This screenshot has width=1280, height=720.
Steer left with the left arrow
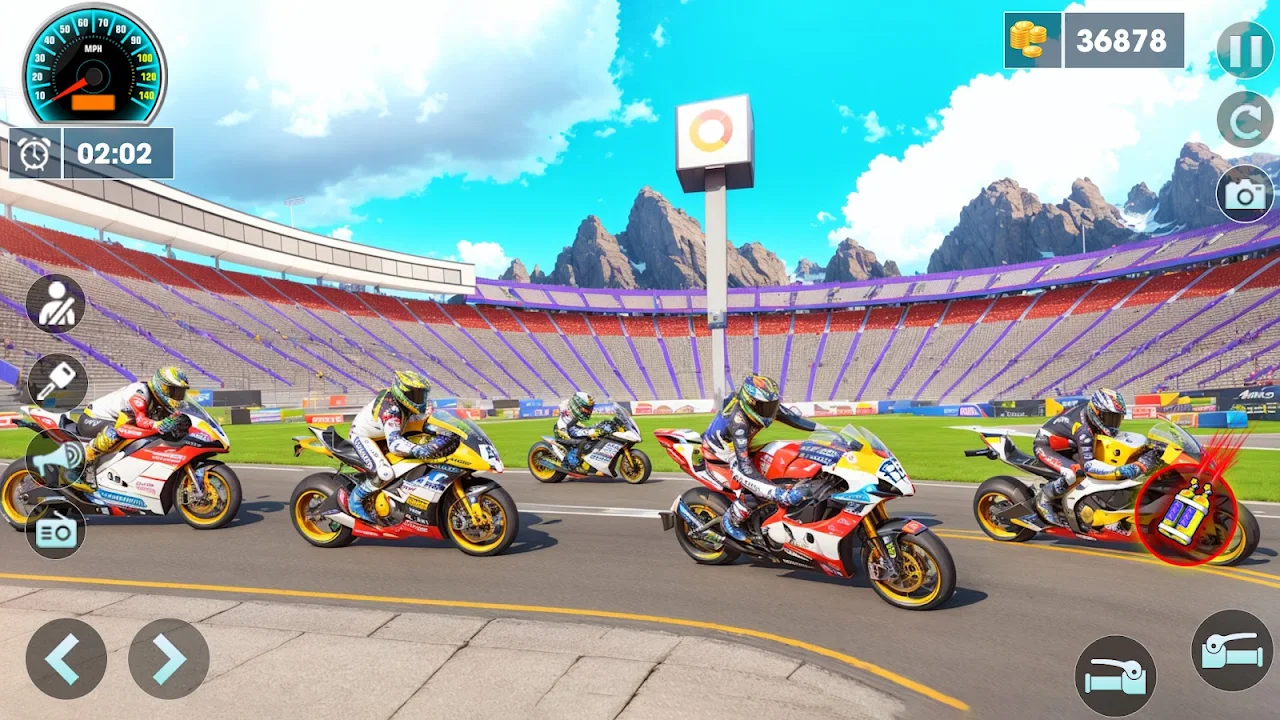[66, 658]
